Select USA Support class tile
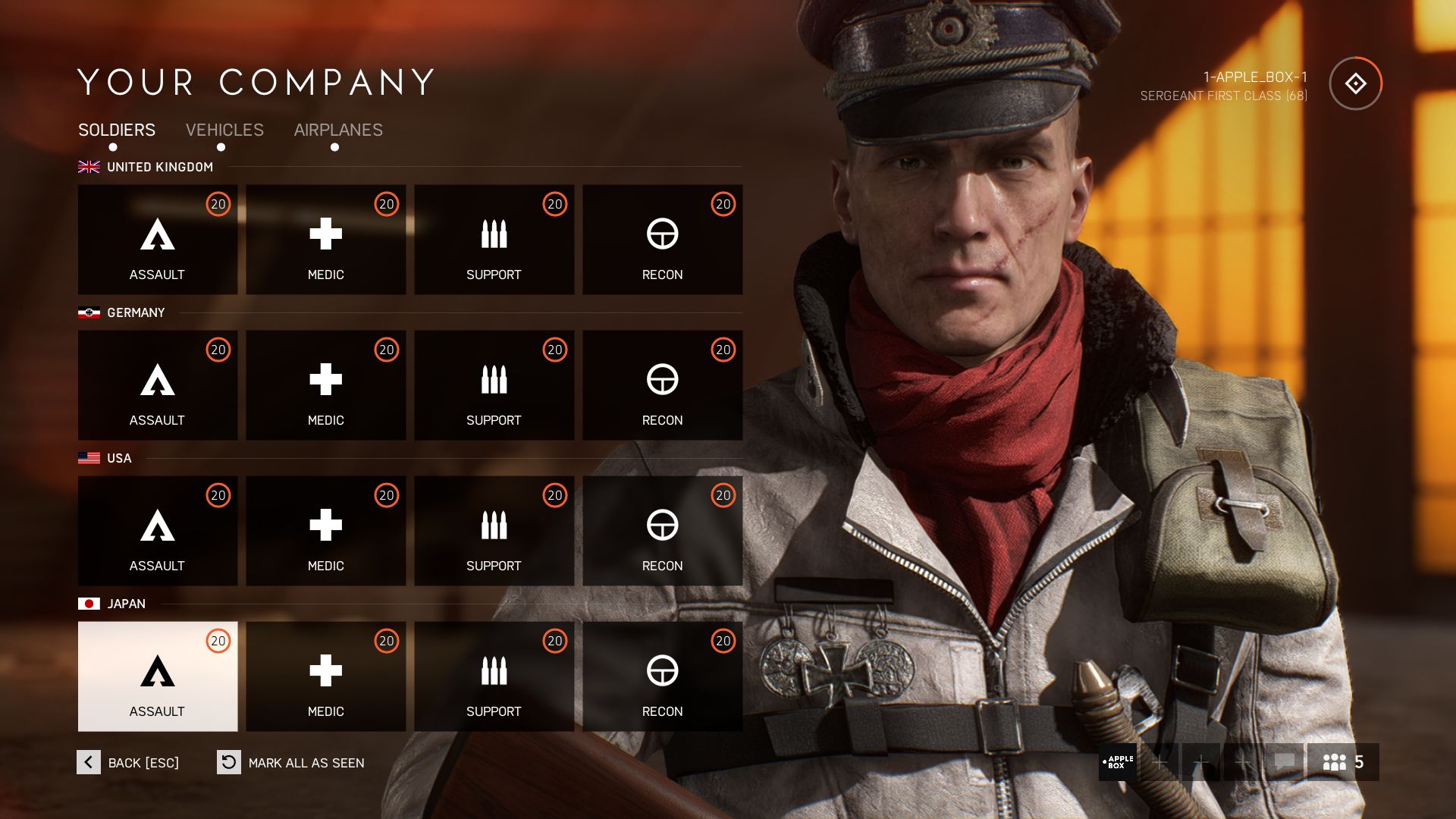Image resolution: width=1456 pixels, height=819 pixels. pos(494,531)
